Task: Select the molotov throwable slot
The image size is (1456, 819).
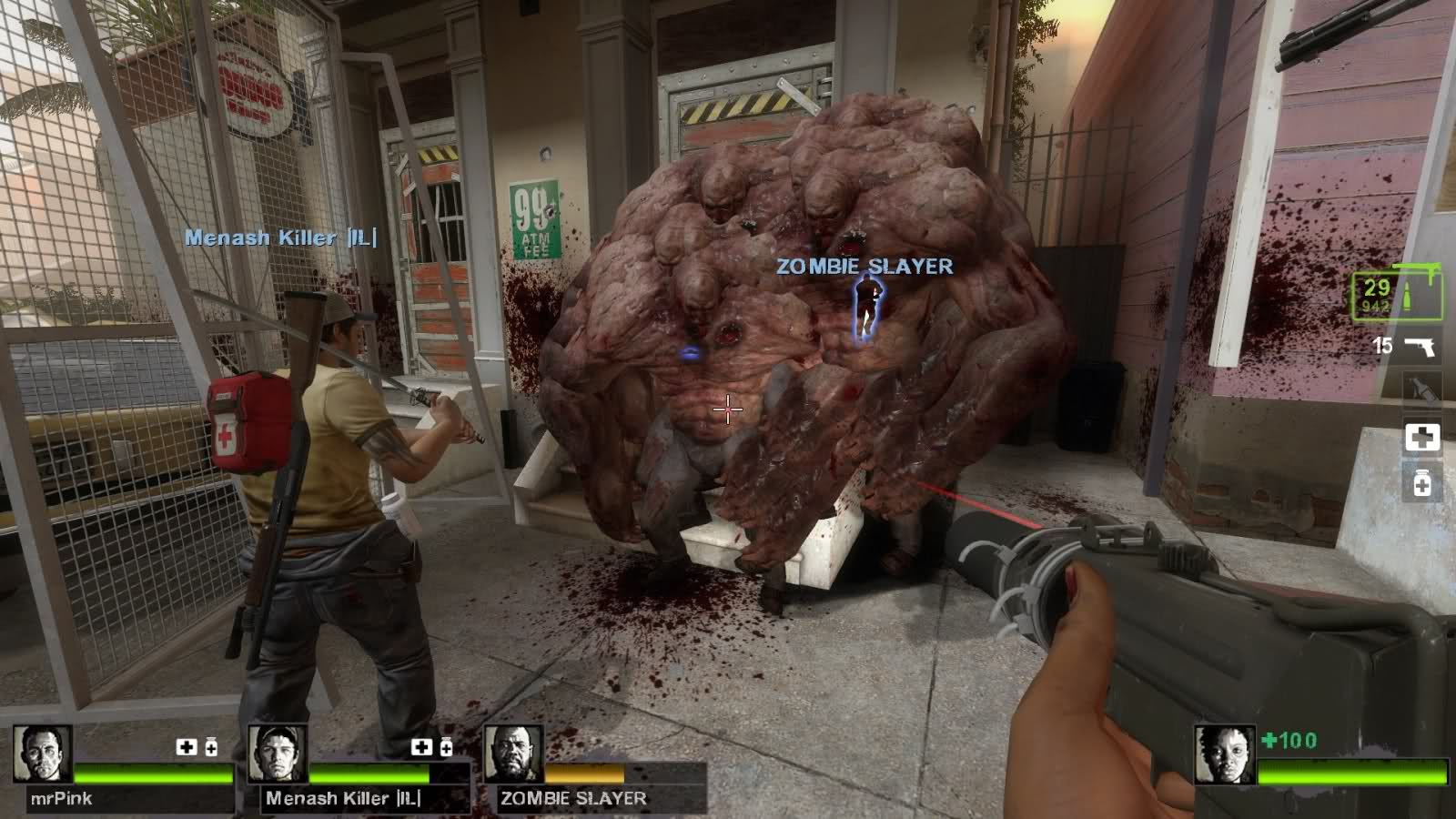Action: coord(1421,392)
